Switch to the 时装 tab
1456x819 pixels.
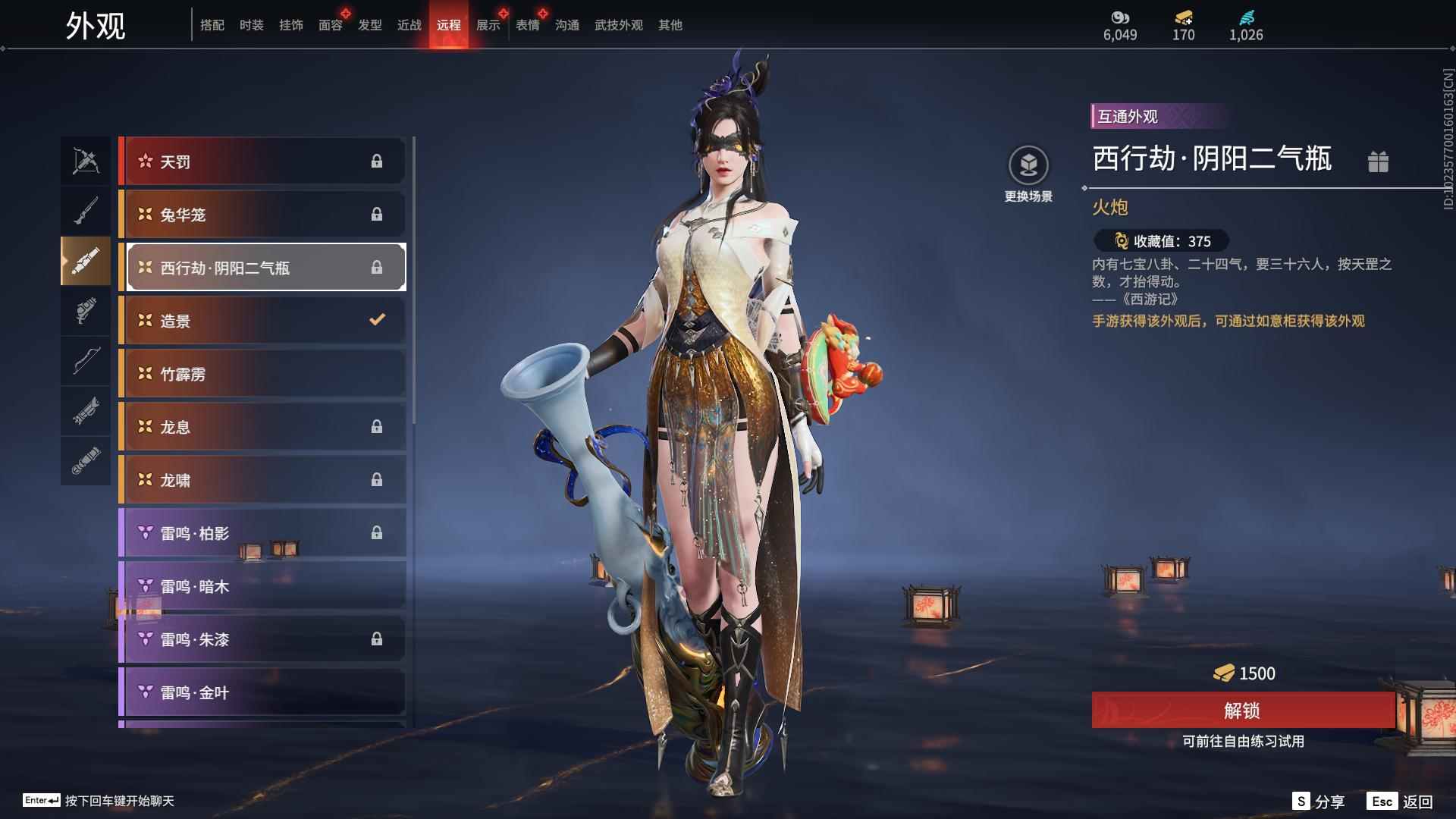[251, 26]
